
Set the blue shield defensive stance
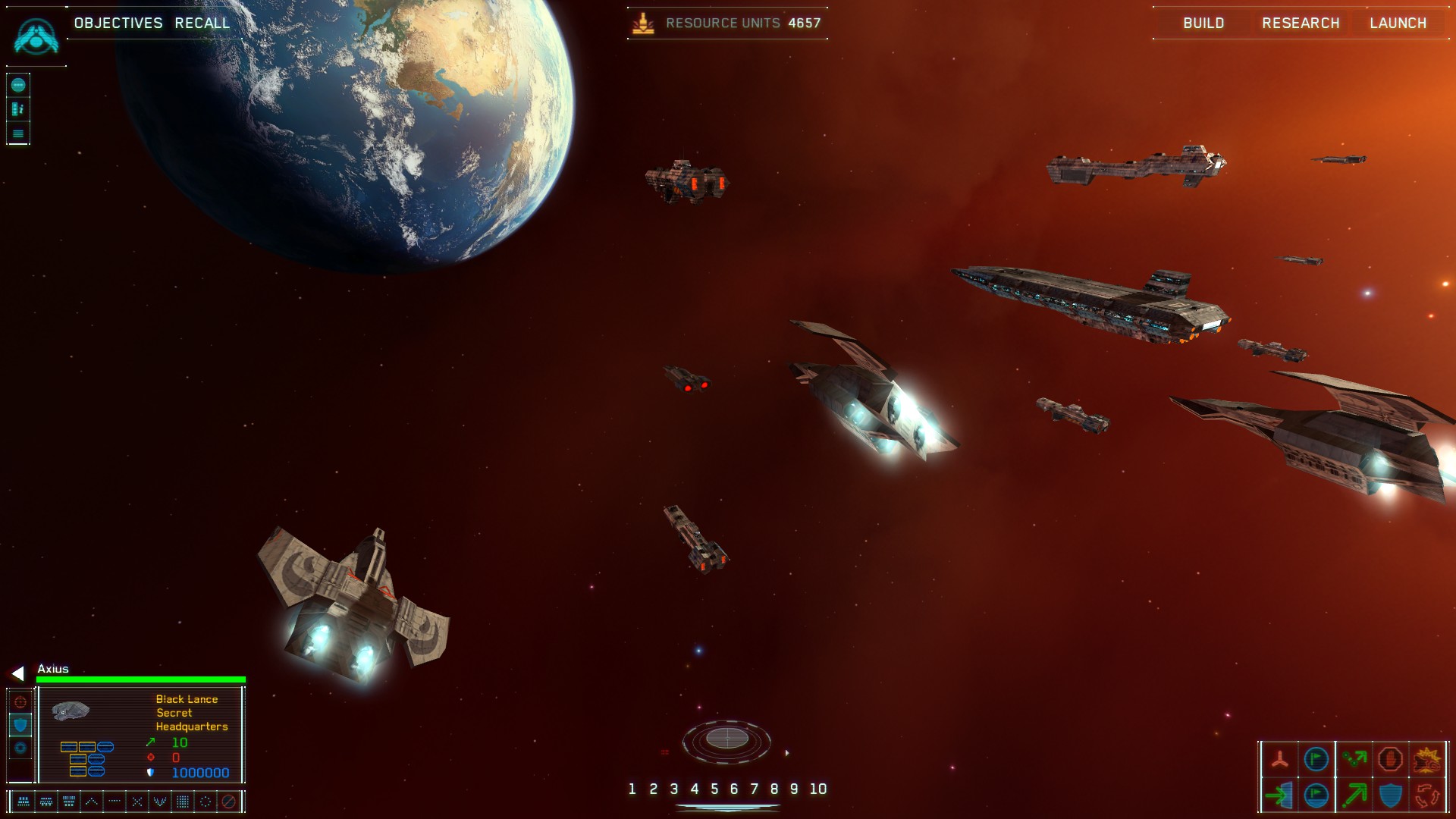[20, 725]
